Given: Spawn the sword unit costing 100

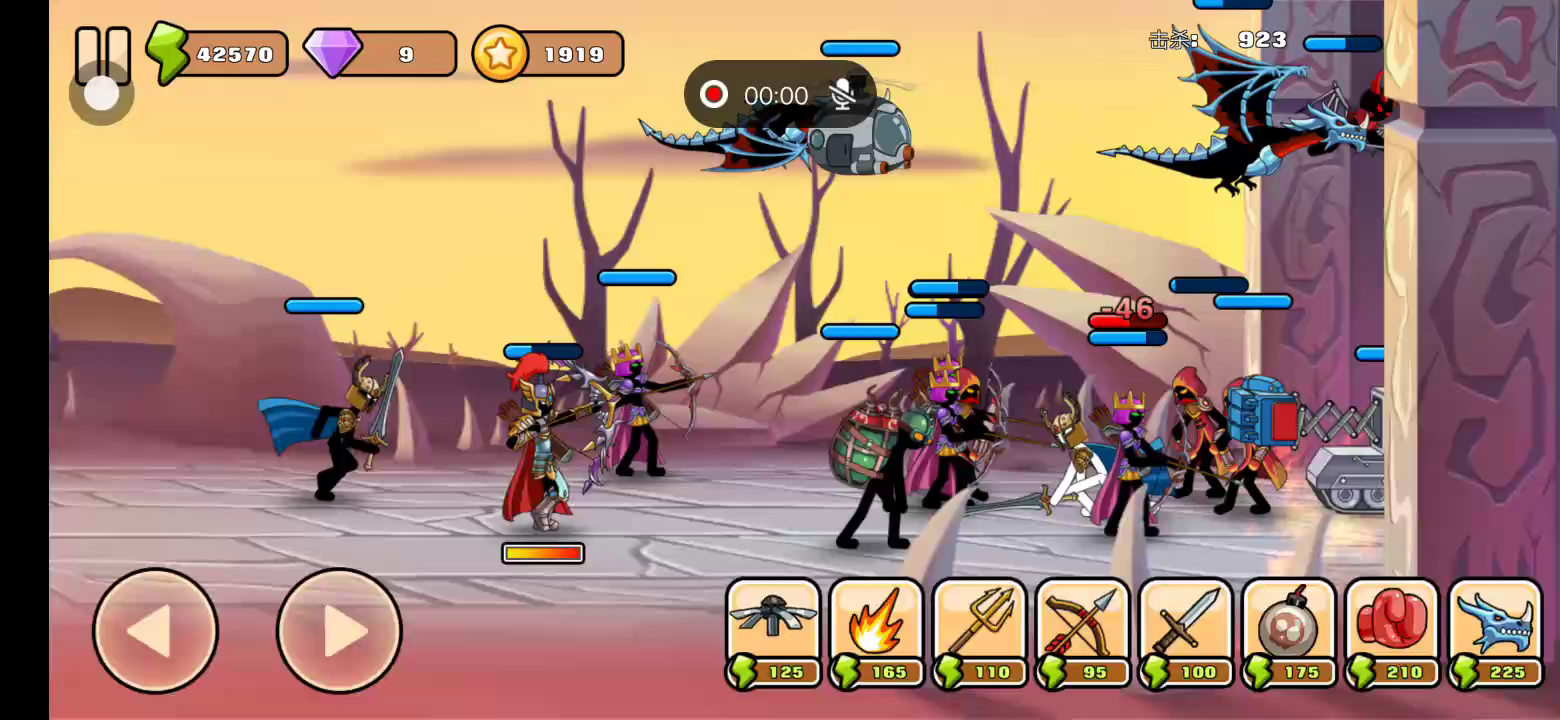Looking at the screenshot, I should pyautogui.click(x=1186, y=632).
